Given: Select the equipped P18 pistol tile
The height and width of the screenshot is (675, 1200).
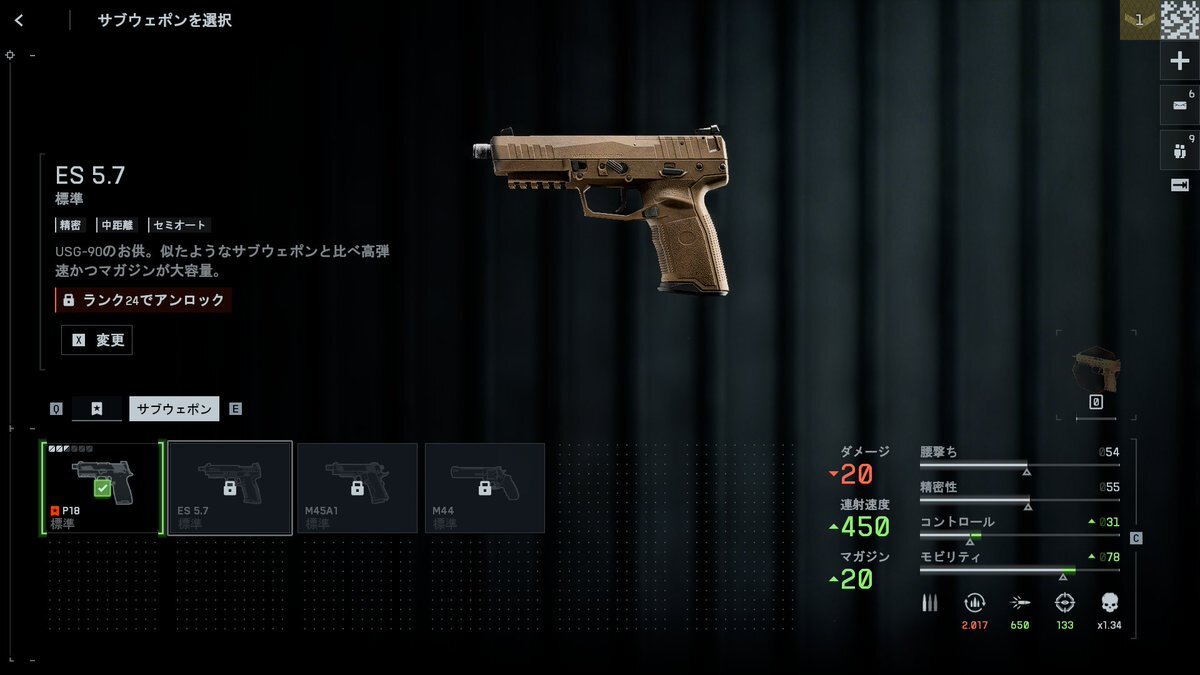Looking at the screenshot, I should (x=101, y=488).
